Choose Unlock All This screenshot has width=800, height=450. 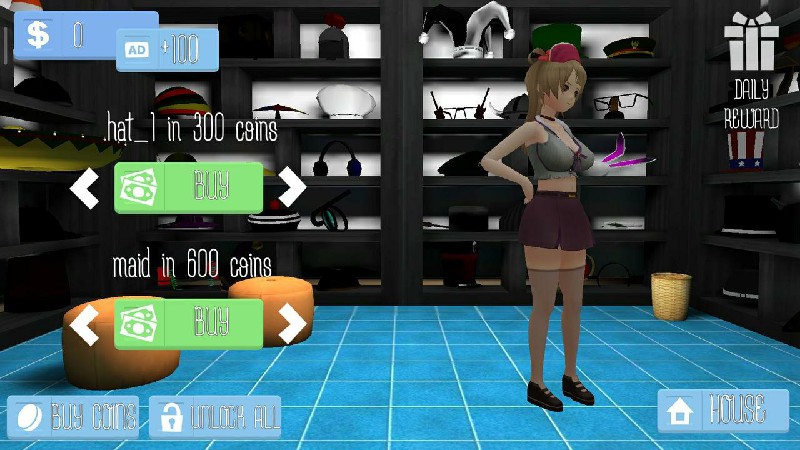click(215, 415)
